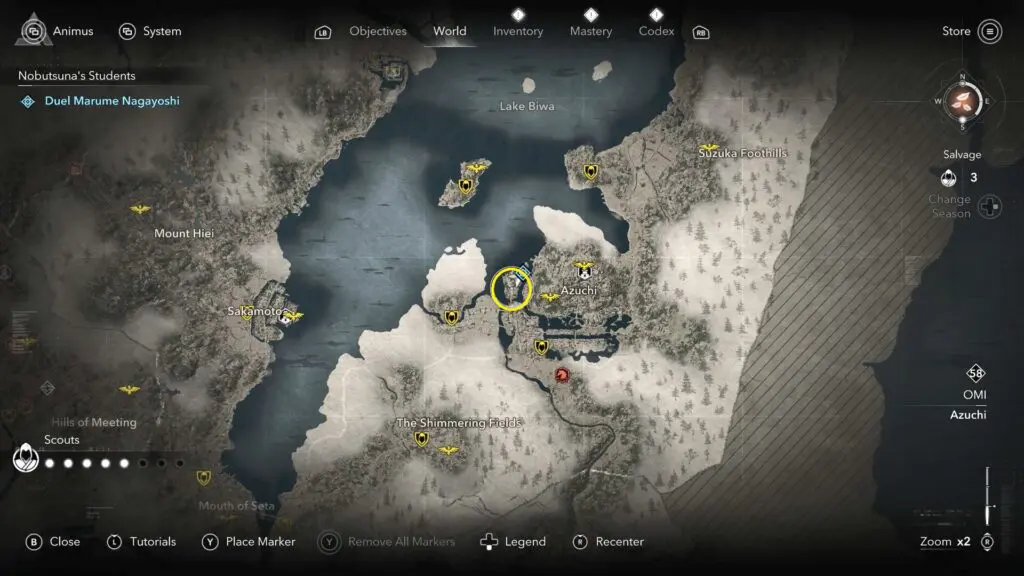Show the map Legend
Image resolution: width=1024 pixels, height=576 pixels.
click(514, 541)
